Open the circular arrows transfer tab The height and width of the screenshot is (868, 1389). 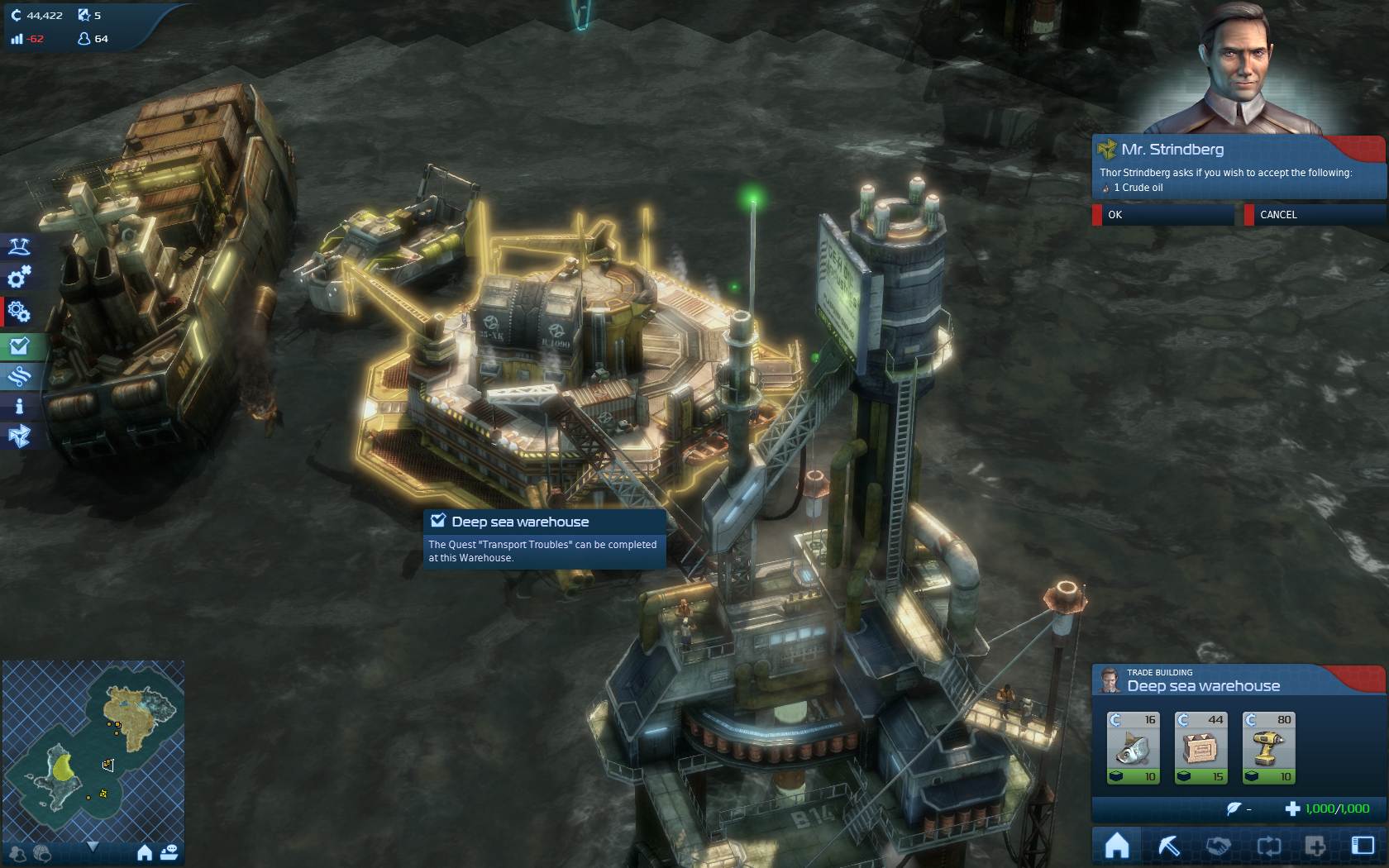click(1268, 846)
